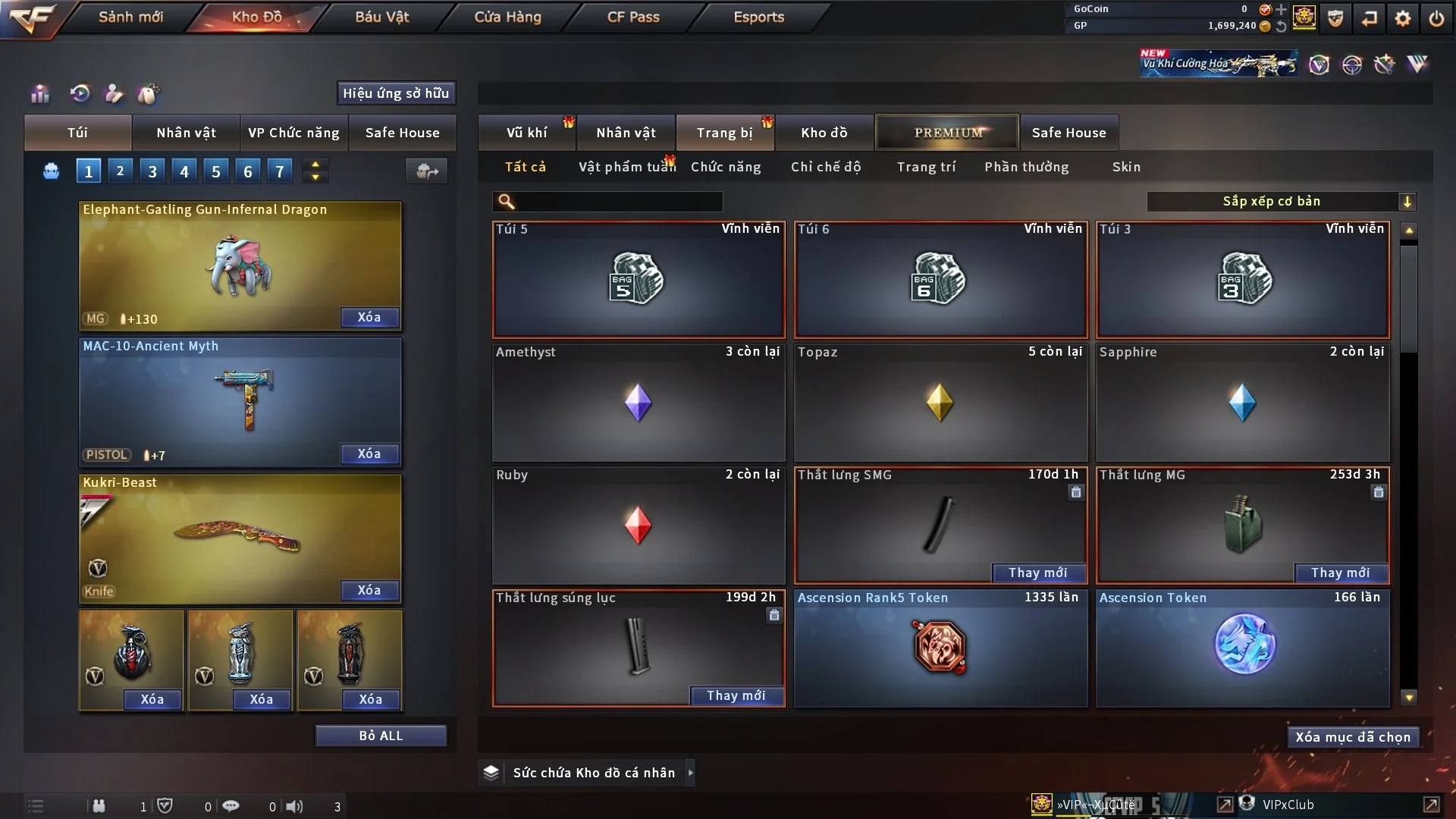The height and width of the screenshot is (819, 1456).
Task: Open settings via the gear icon
Action: (x=1403, y=18)
